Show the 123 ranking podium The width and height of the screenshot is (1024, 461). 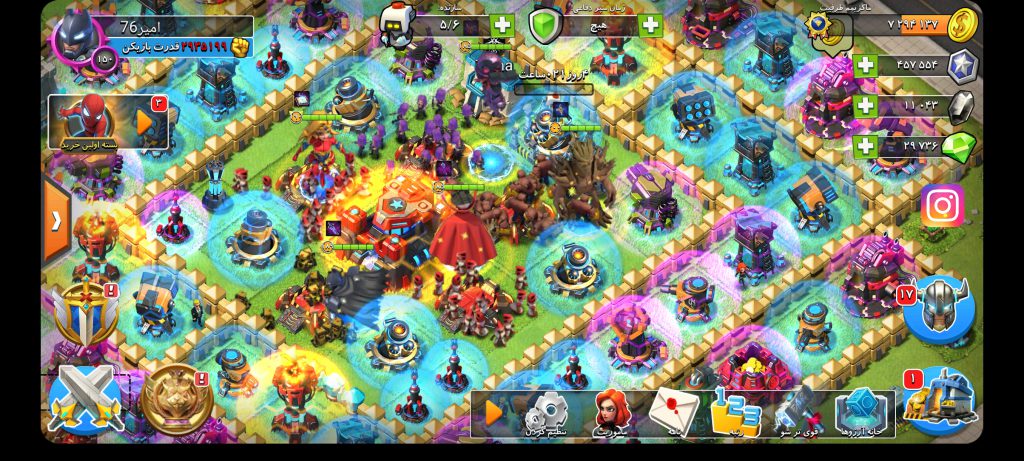[736, 412]
